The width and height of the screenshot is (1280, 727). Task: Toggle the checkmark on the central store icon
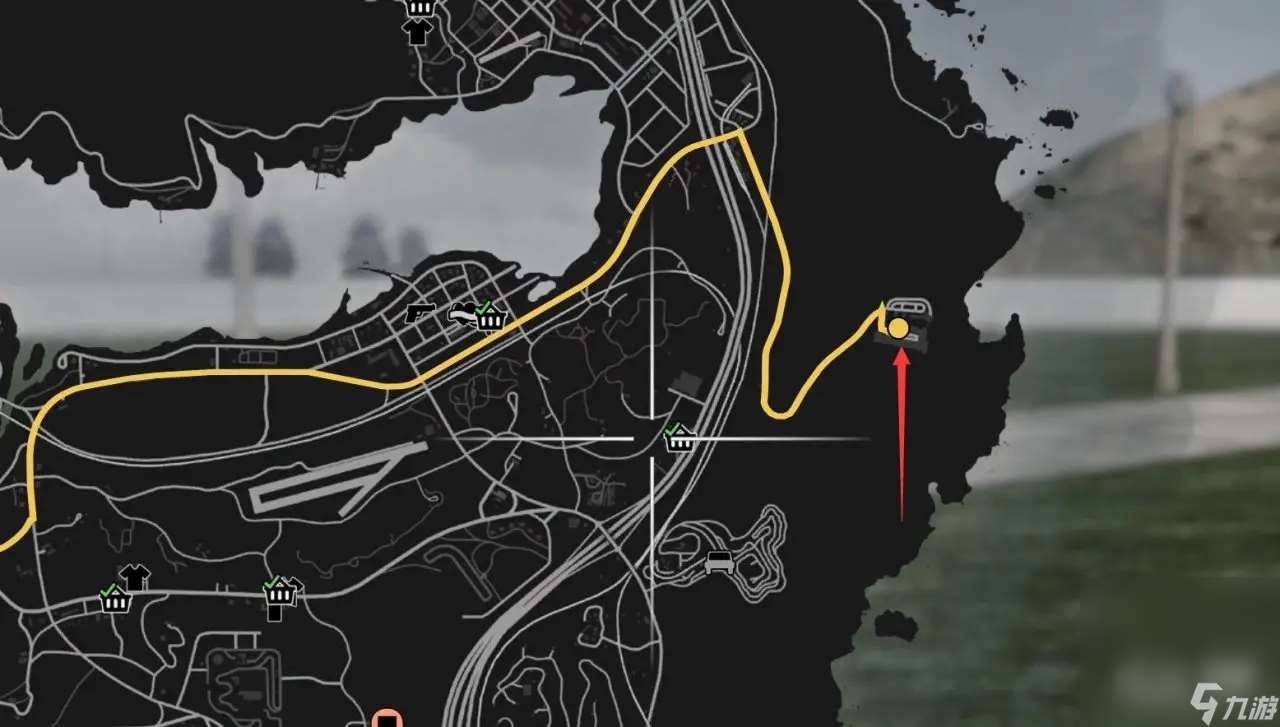tap(672, 430)
